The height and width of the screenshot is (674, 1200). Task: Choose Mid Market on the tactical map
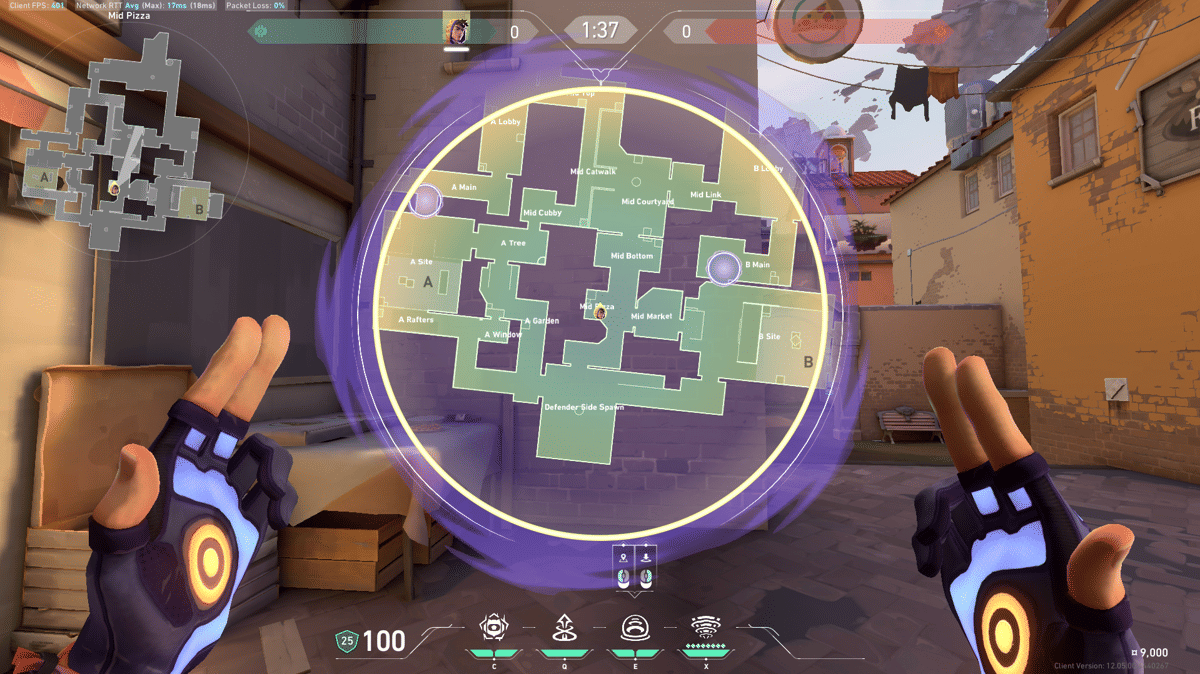(x=651, y=317)
